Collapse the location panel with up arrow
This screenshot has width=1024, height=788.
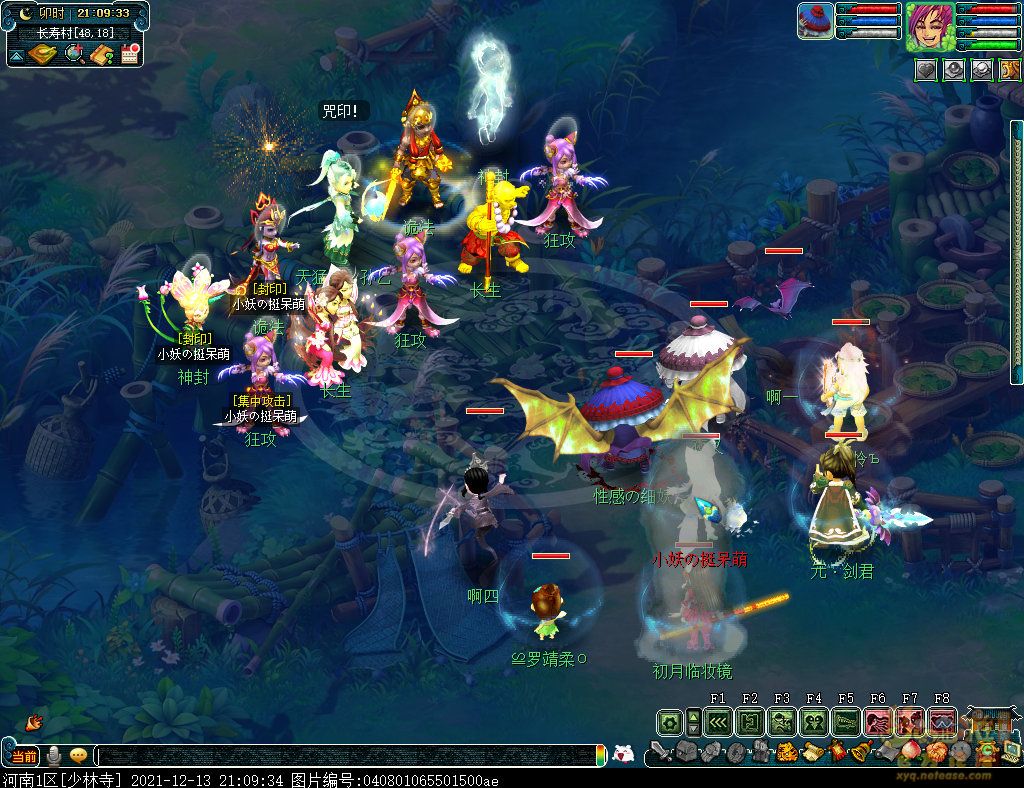16,54
